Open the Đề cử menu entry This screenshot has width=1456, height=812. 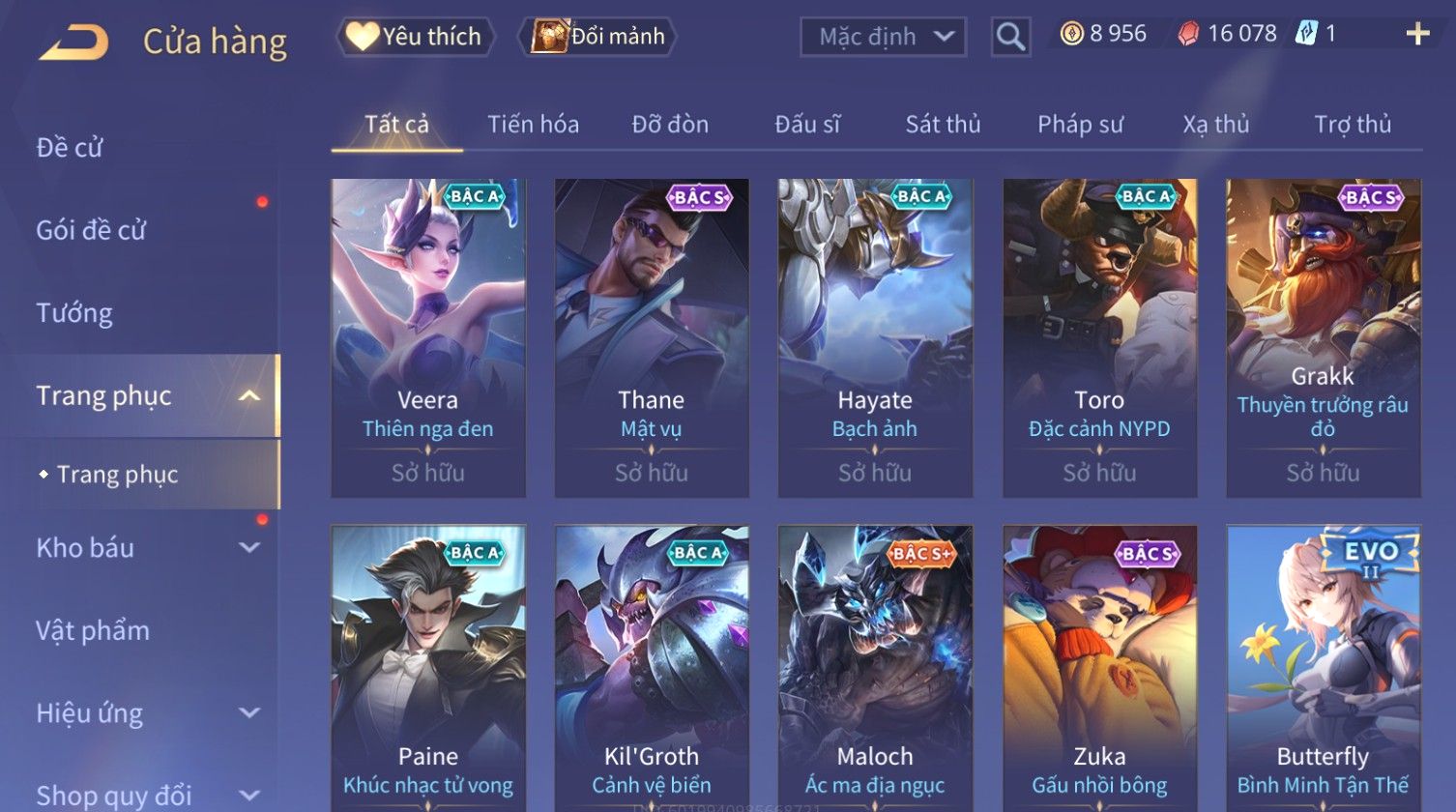[x=70, y=148]
